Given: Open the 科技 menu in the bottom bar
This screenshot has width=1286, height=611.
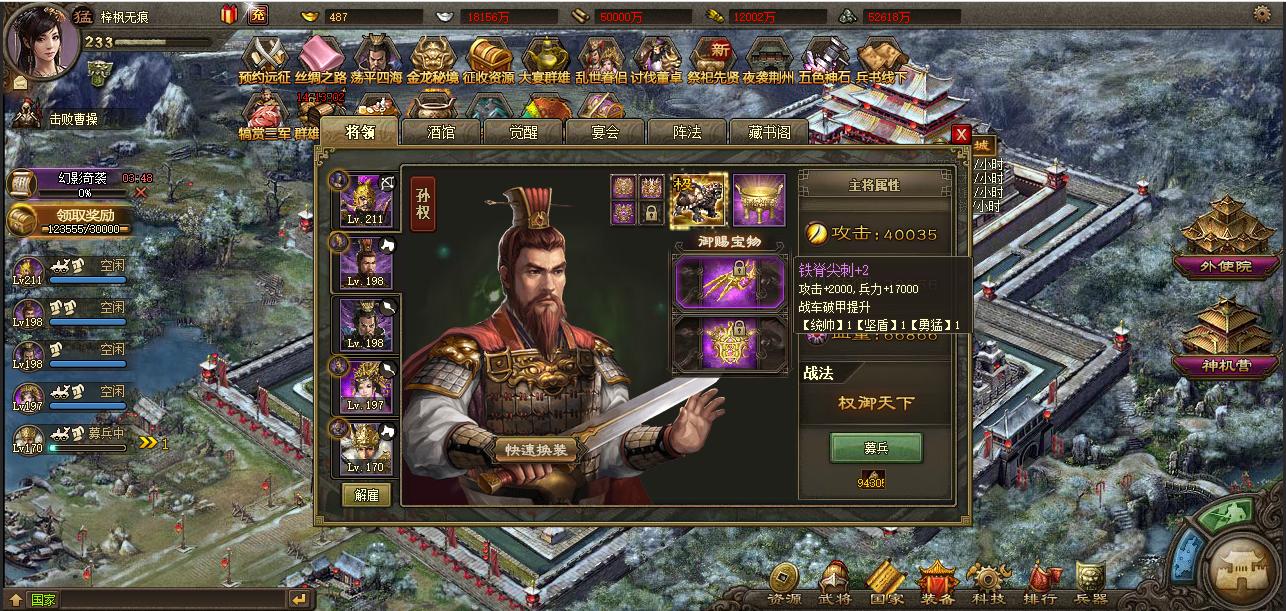Looking at the screenshot, I should [989, 582].
